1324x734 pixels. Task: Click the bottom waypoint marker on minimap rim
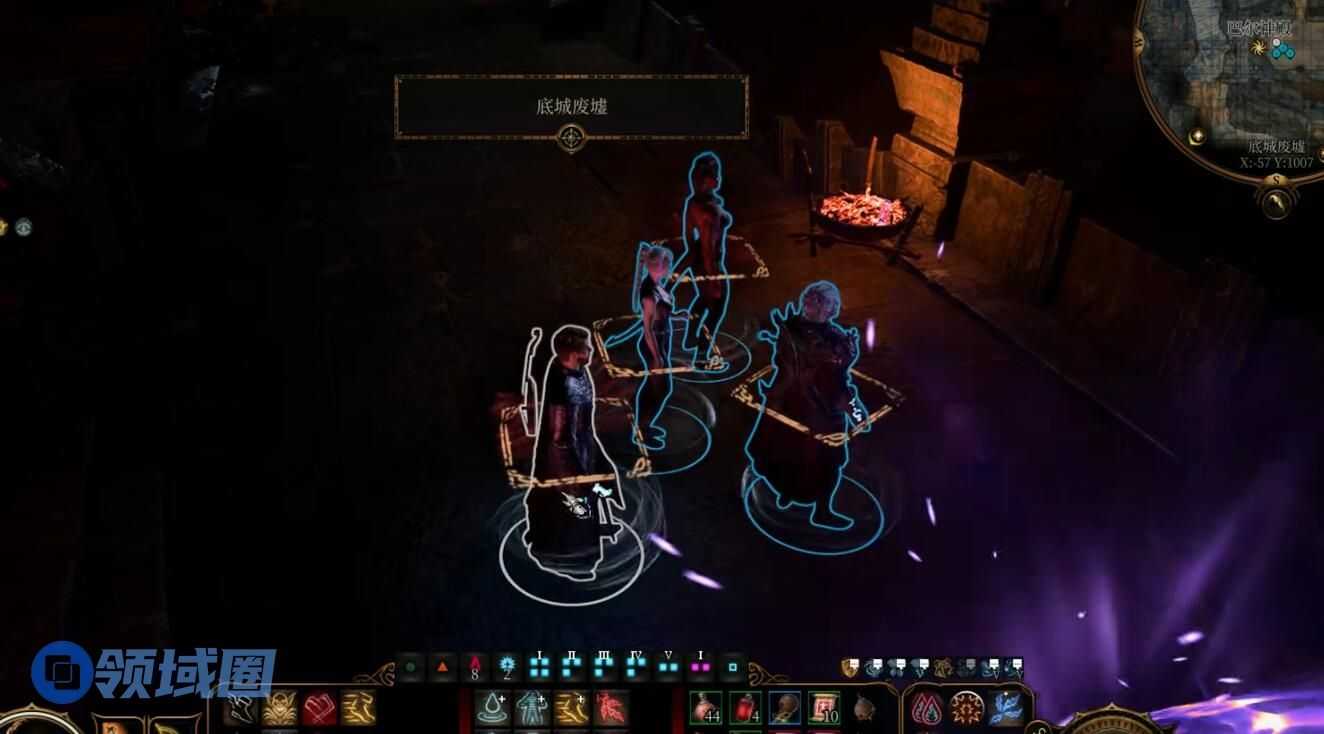(1197, 136)
